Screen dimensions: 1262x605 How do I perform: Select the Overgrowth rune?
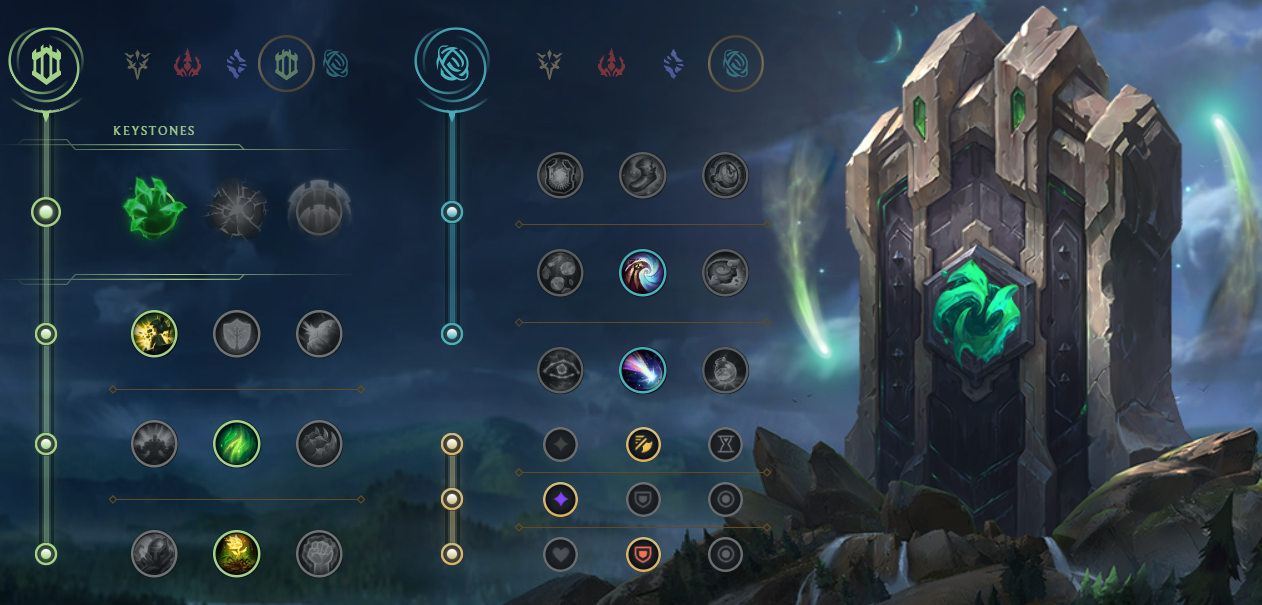pyautogui.click(x=155, y=554)
